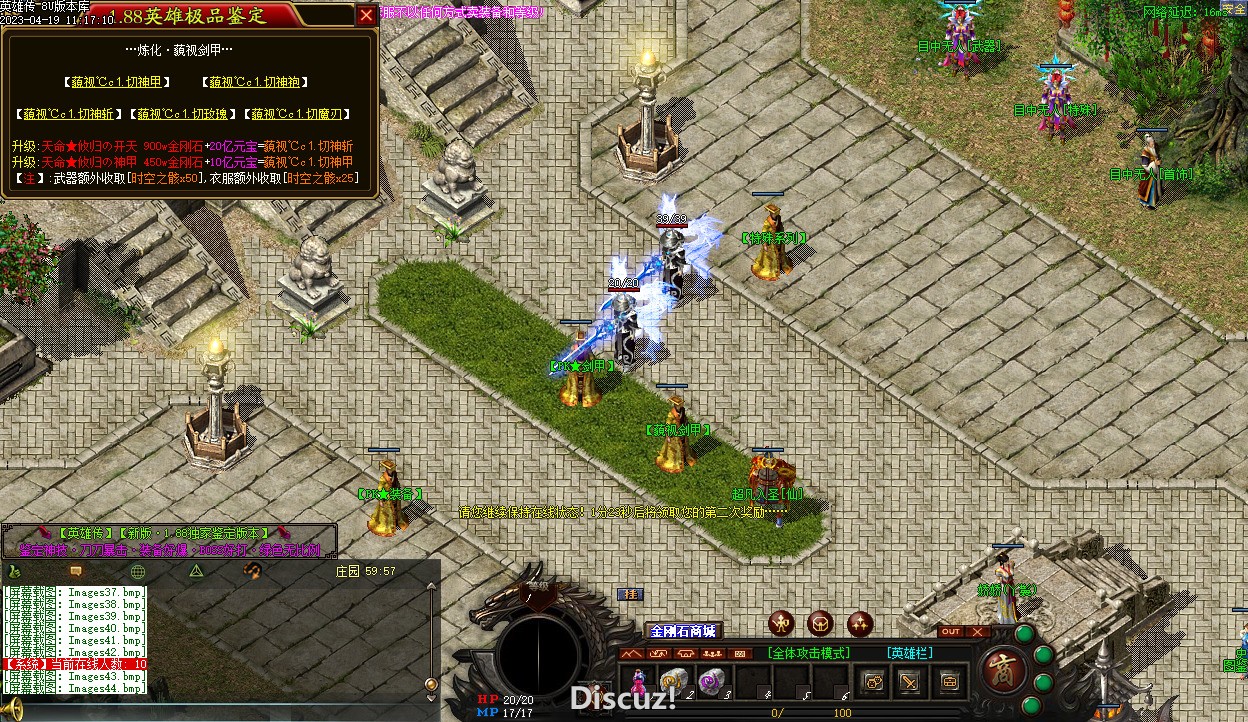Use the scroll in hotbar slot 2
Image resolution: width=1248 pixels, height=722 pixels.
(673, 681)
